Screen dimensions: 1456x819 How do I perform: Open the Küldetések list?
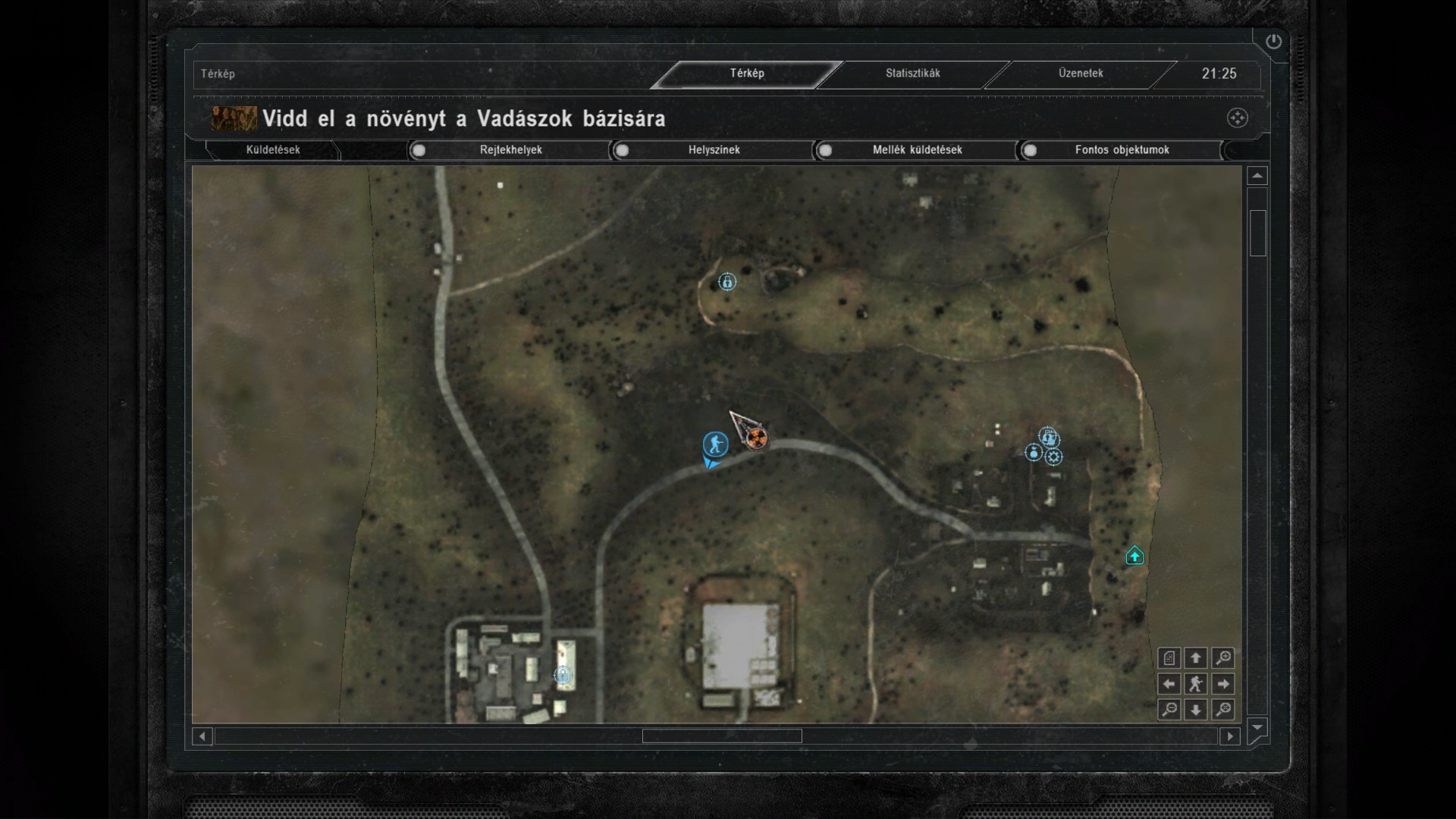pyautogui.click(x=273, y=150)
